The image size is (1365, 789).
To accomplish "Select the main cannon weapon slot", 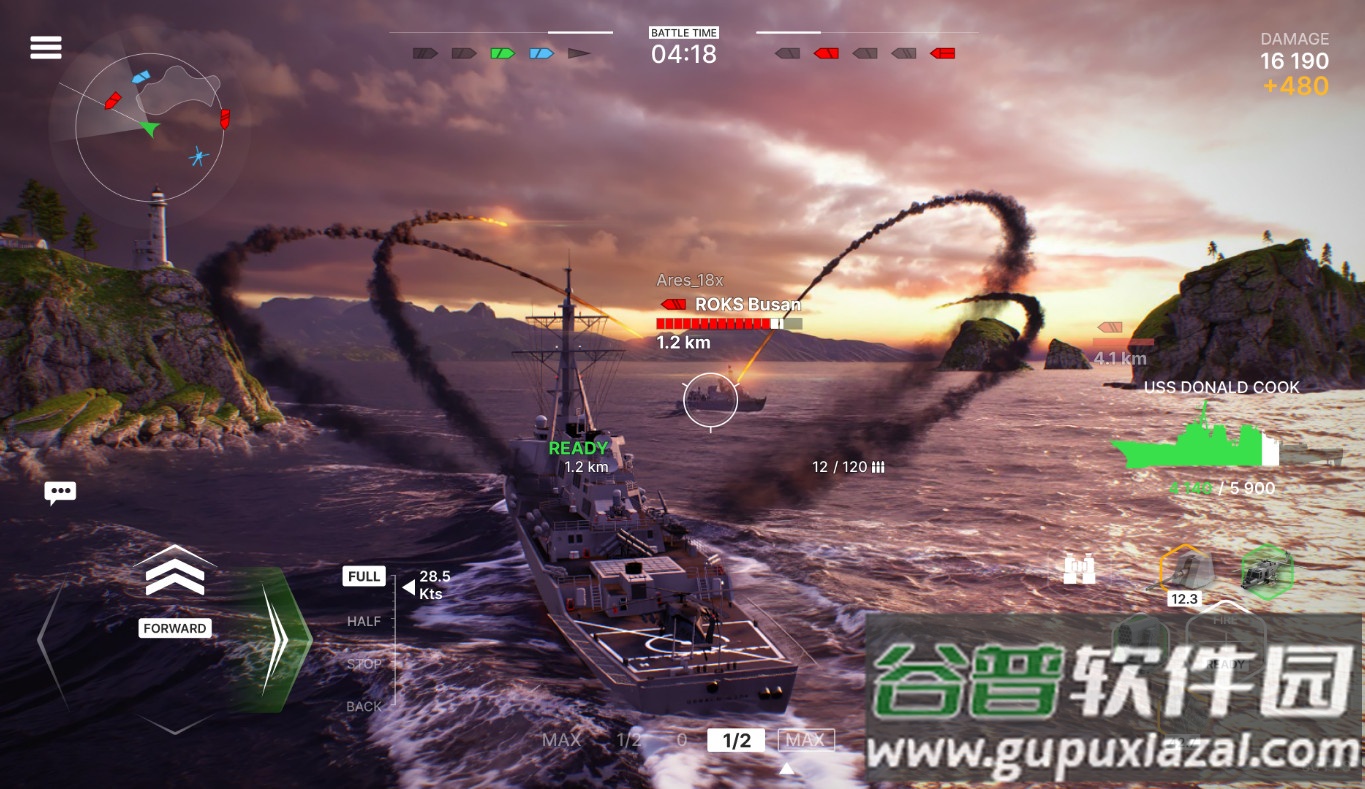I will (1187, 571).
